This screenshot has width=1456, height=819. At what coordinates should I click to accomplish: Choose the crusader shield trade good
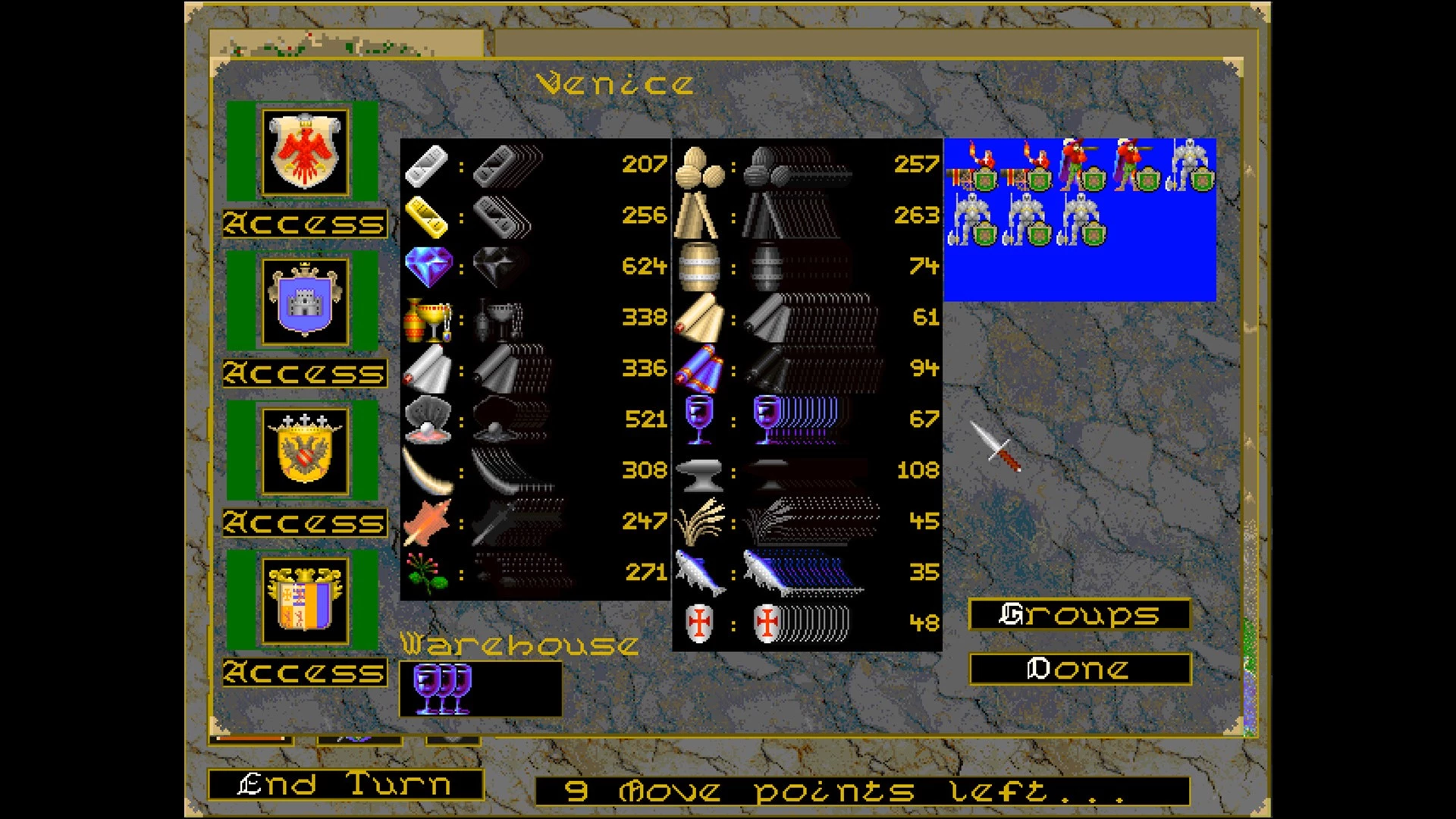coord(698,623)
